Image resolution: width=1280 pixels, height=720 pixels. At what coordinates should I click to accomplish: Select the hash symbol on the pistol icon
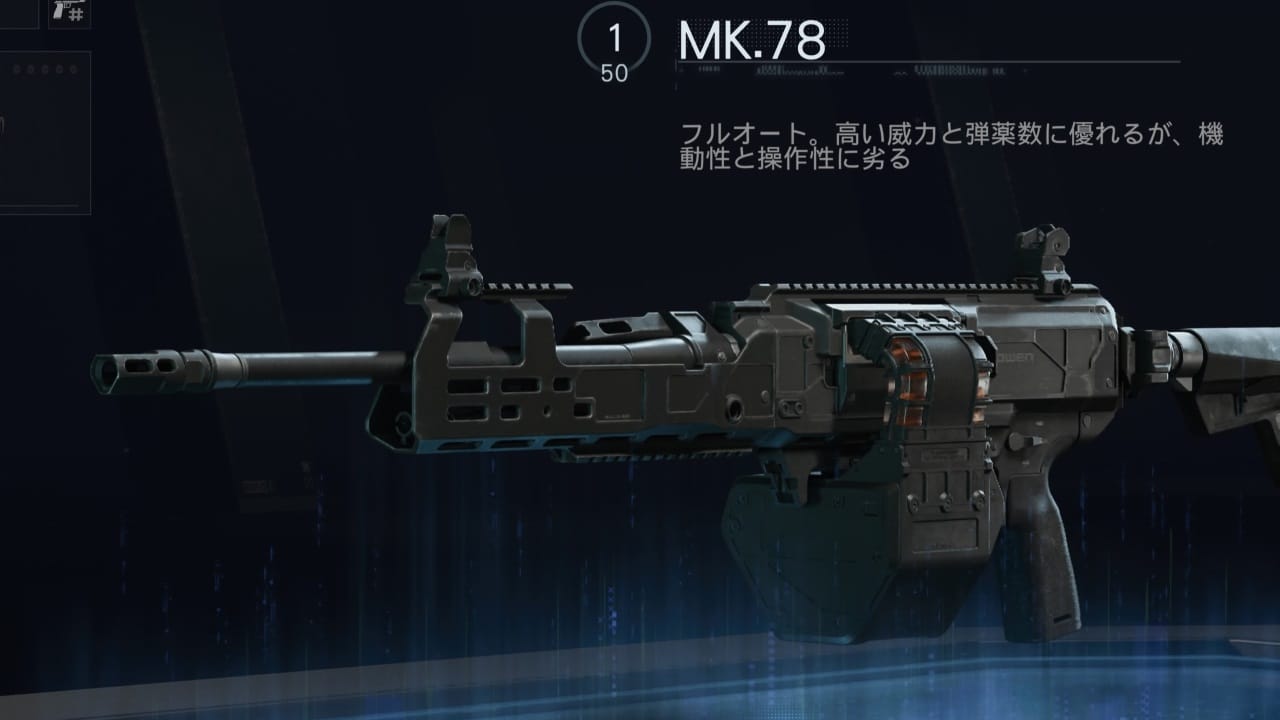[x=76, y=13]
